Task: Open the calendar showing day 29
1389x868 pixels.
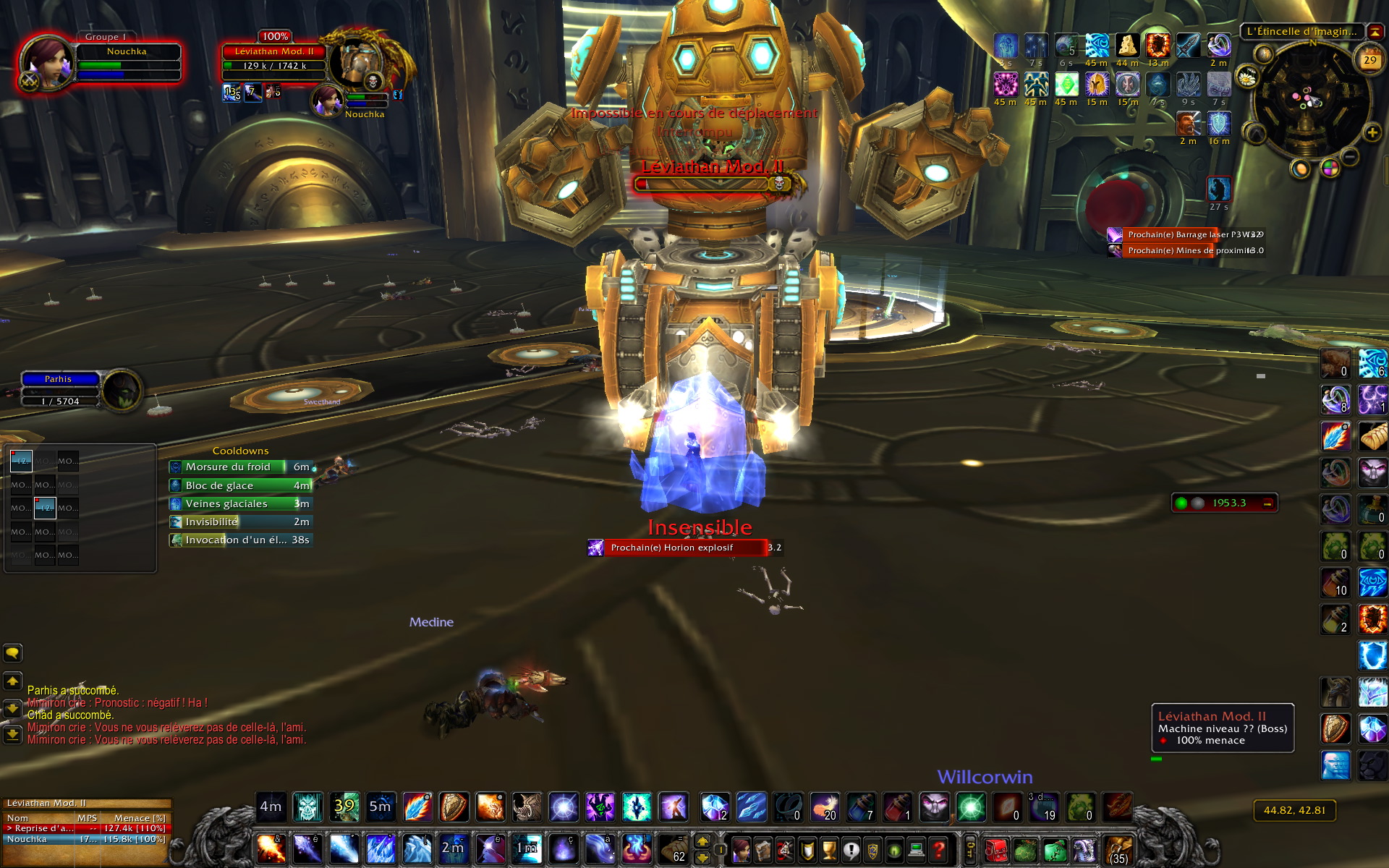Action: (1369, 61)
